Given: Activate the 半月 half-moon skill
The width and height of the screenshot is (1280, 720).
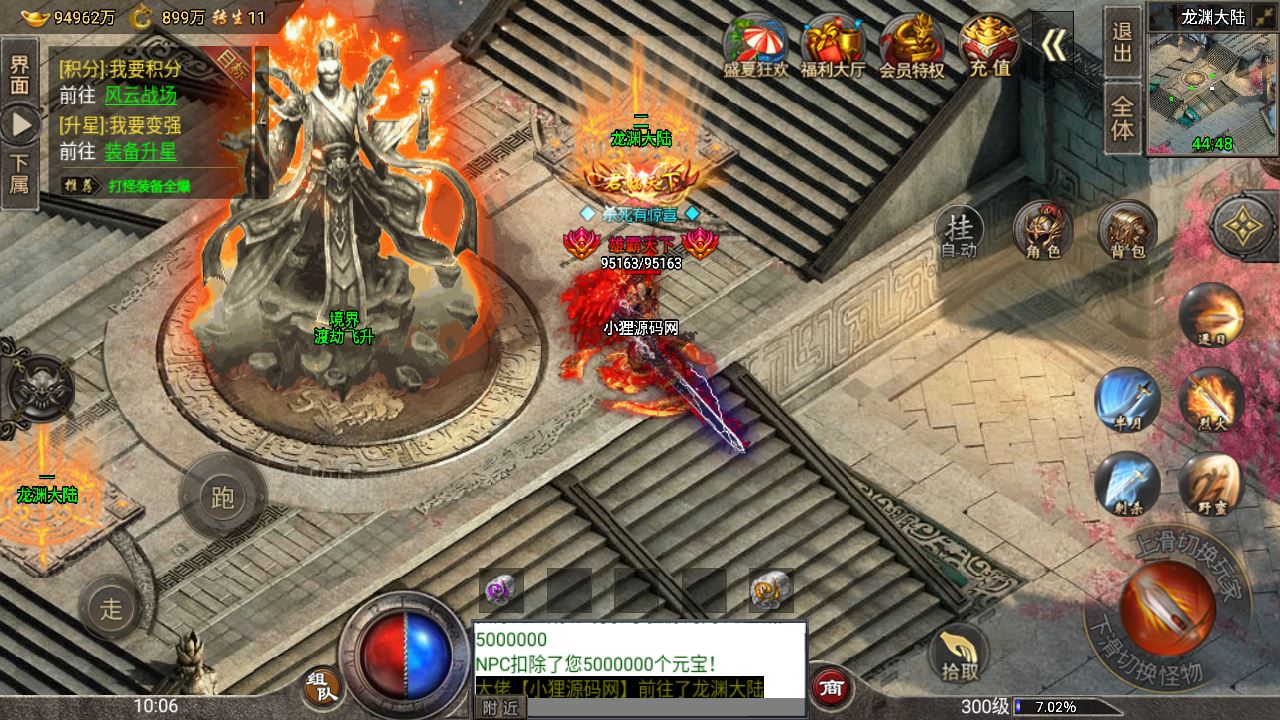Looking at the screenshot, I should point(1127,398).
